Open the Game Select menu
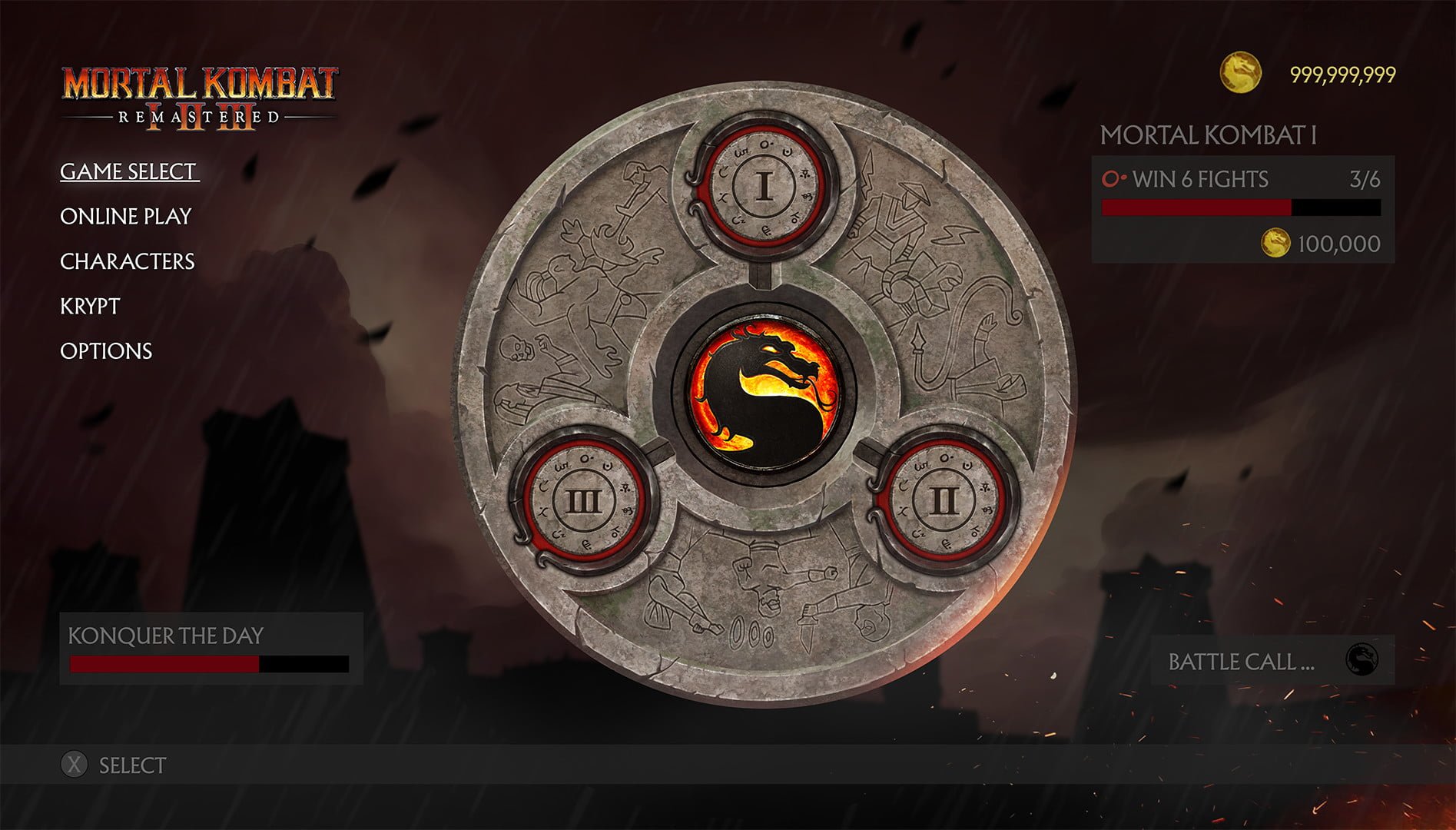Screen dimensions: 1456x830 (127, 171)
